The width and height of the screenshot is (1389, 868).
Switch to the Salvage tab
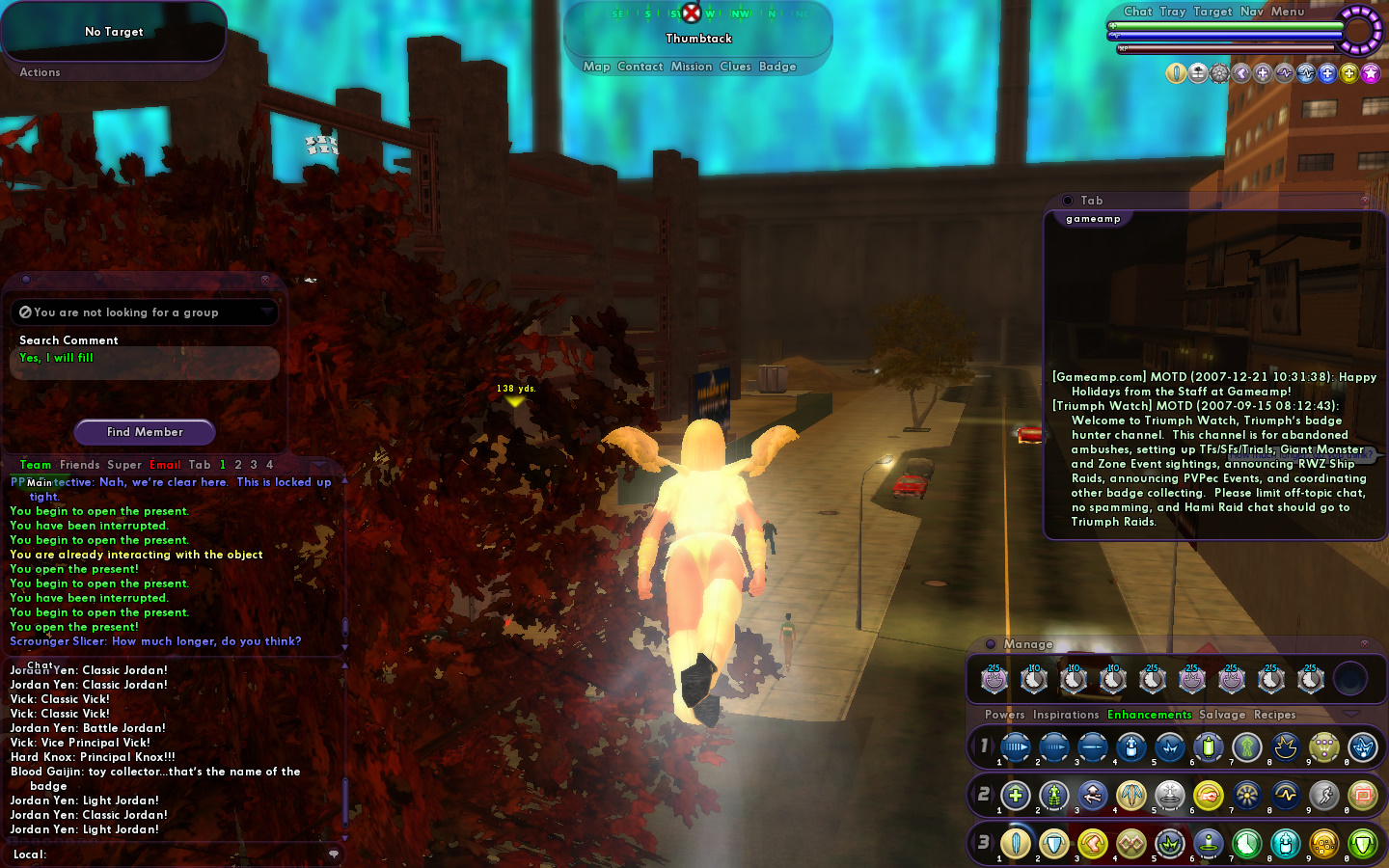coord(1222,715)
